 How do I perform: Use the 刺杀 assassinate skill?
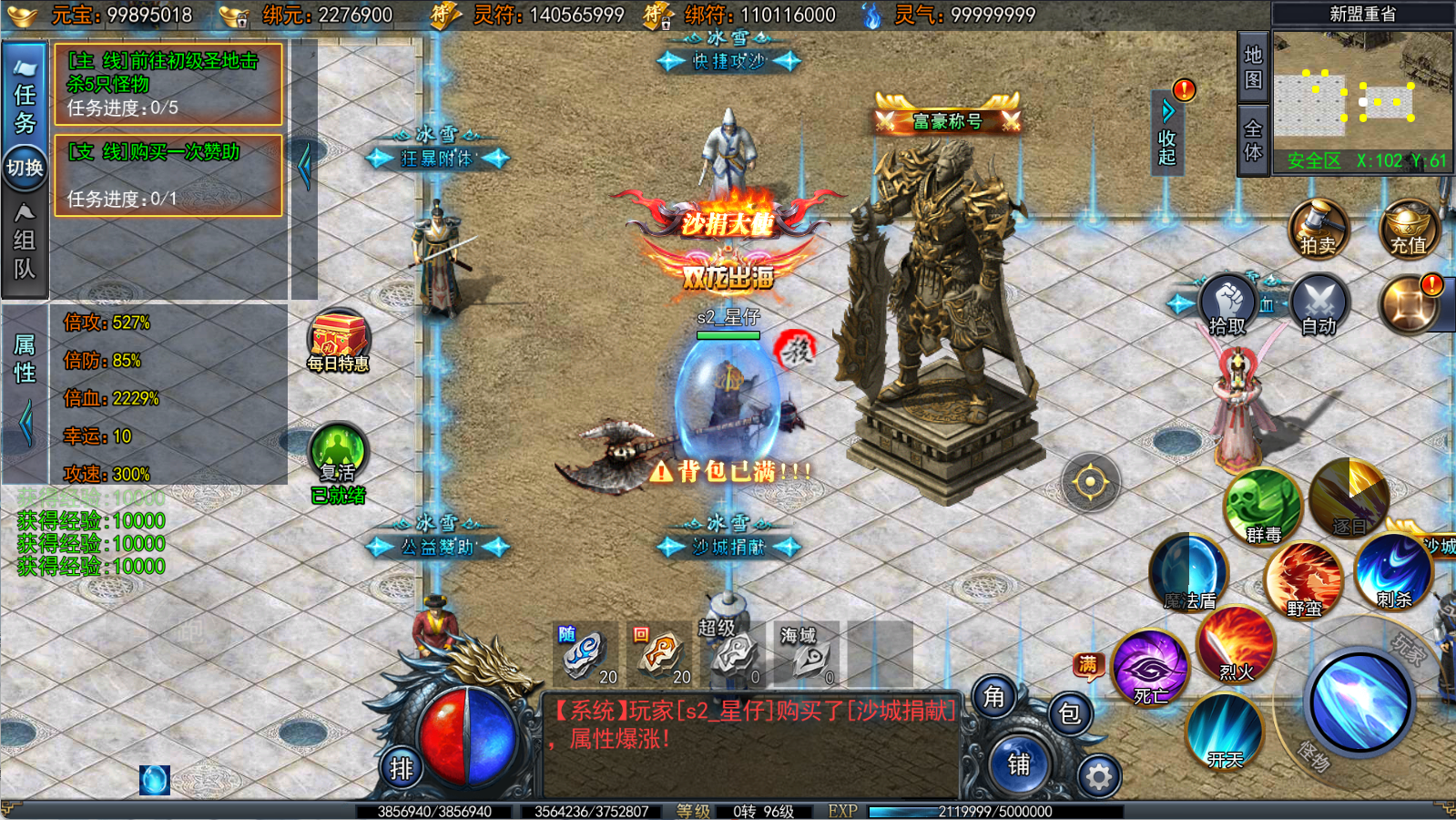1393,571
